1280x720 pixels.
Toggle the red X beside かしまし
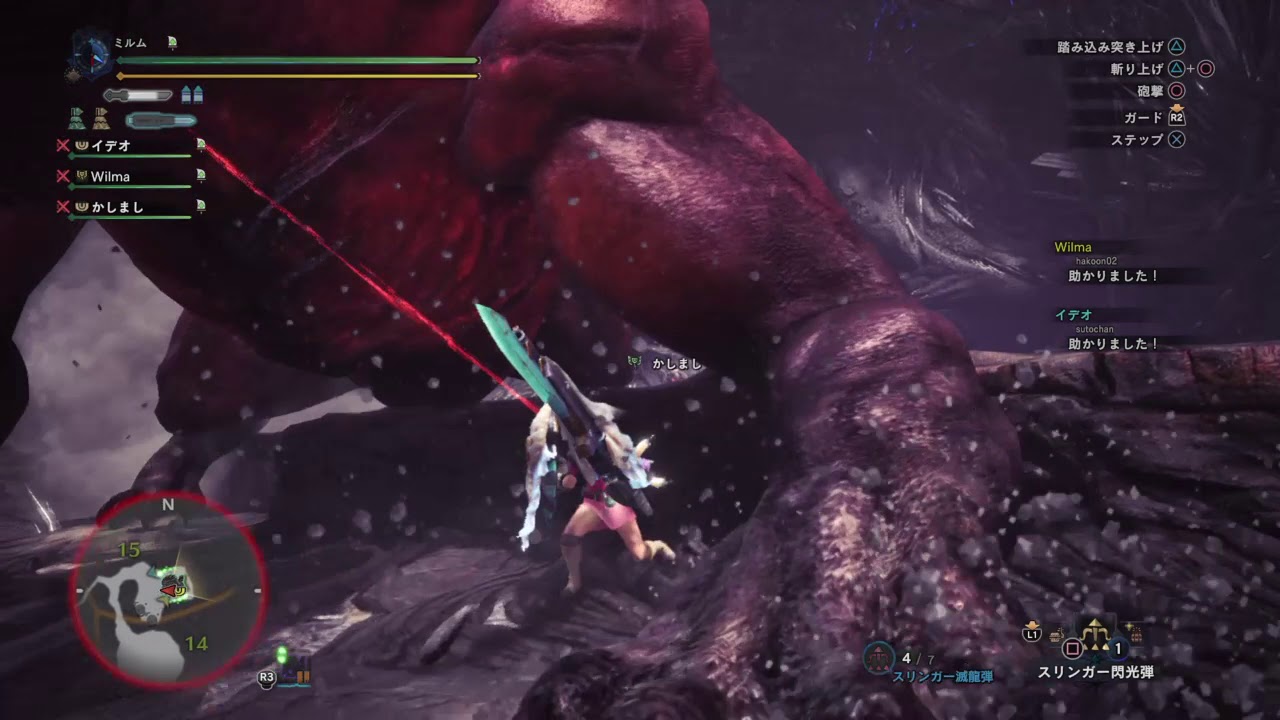tap(63, 206)
